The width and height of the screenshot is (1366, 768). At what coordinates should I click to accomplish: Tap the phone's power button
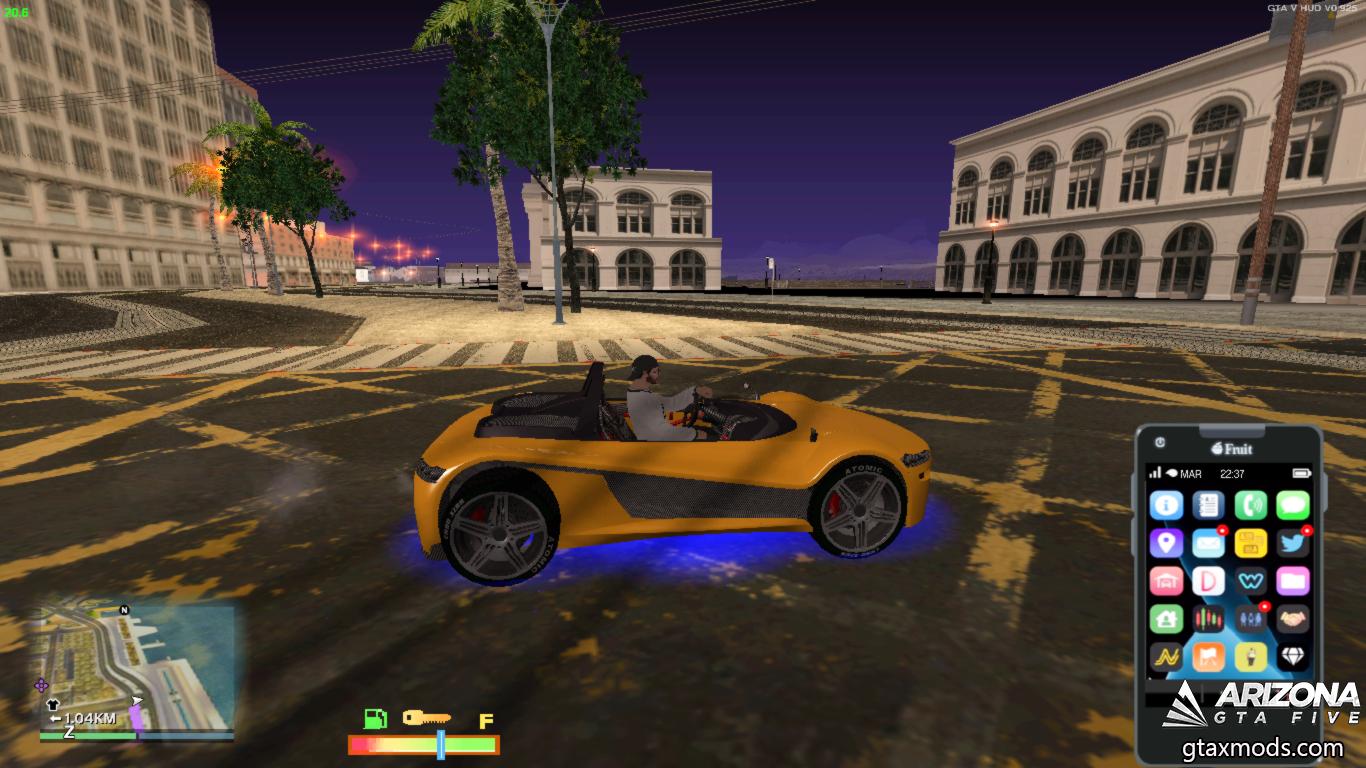click(x=1159, y=441)
